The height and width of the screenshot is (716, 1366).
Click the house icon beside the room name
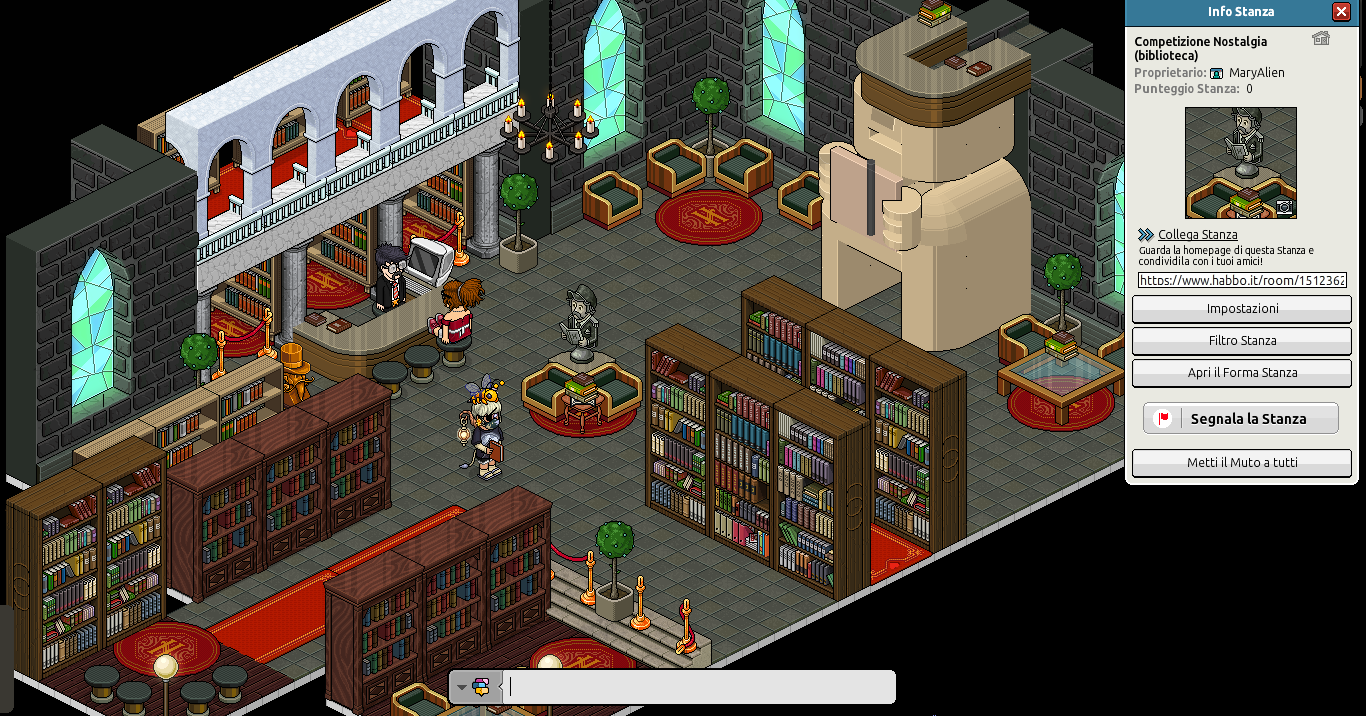click(x=1321, y=39)
